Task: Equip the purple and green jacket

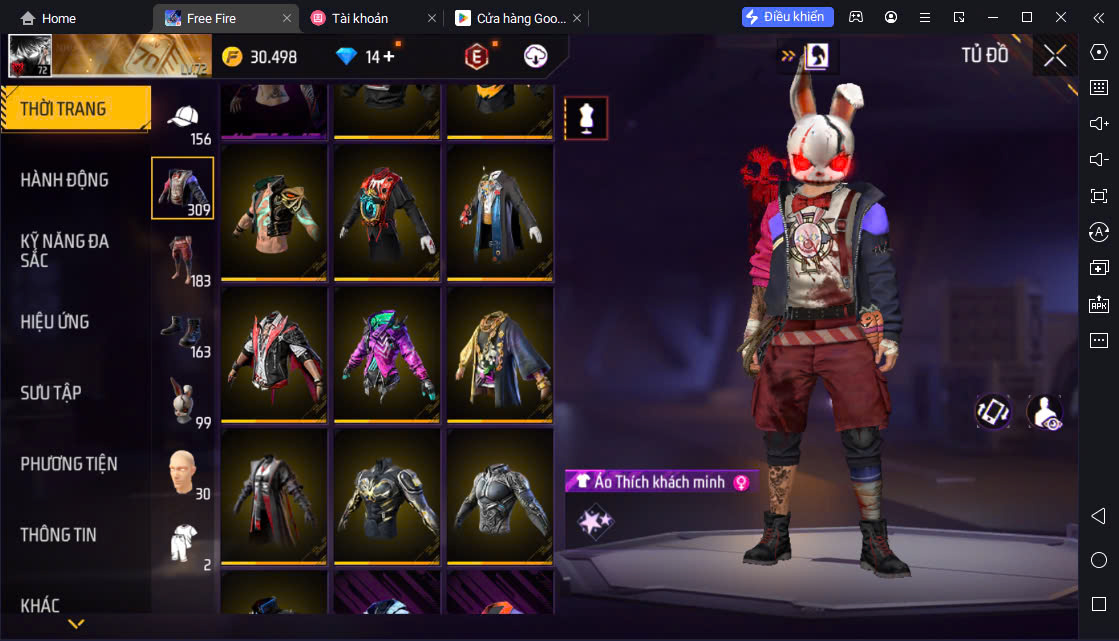Action: click(387, 354)
